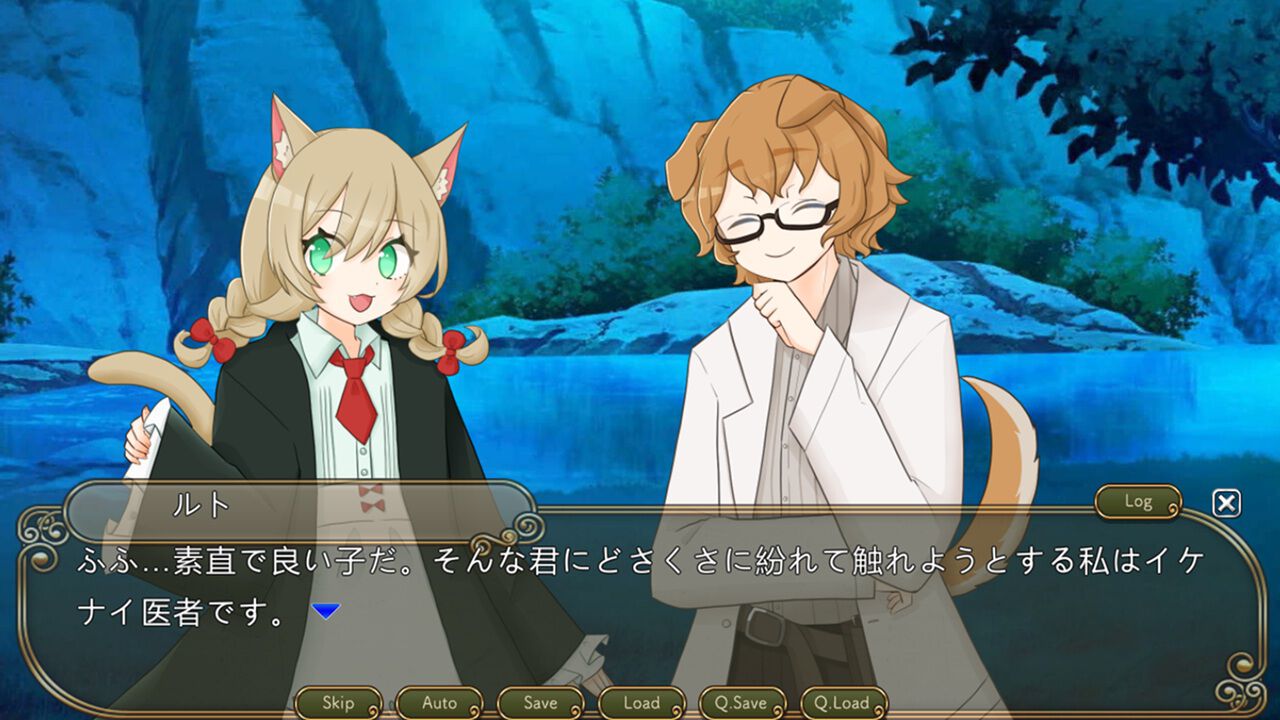Open the Load screen
Image resolution: width=1280 pixels, height=720 pixels.
click(x=640, y=703)
